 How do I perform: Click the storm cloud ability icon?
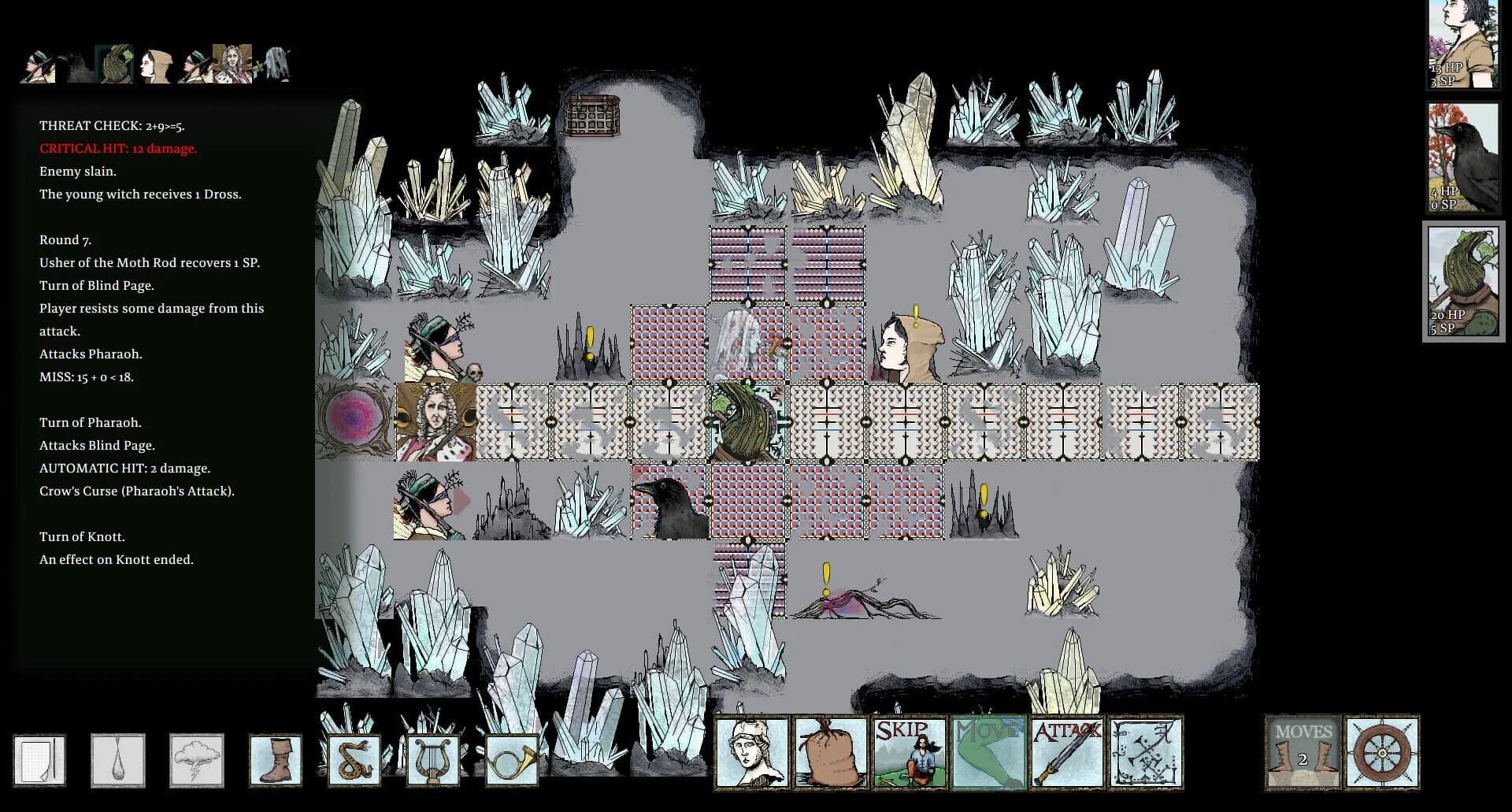197,758
